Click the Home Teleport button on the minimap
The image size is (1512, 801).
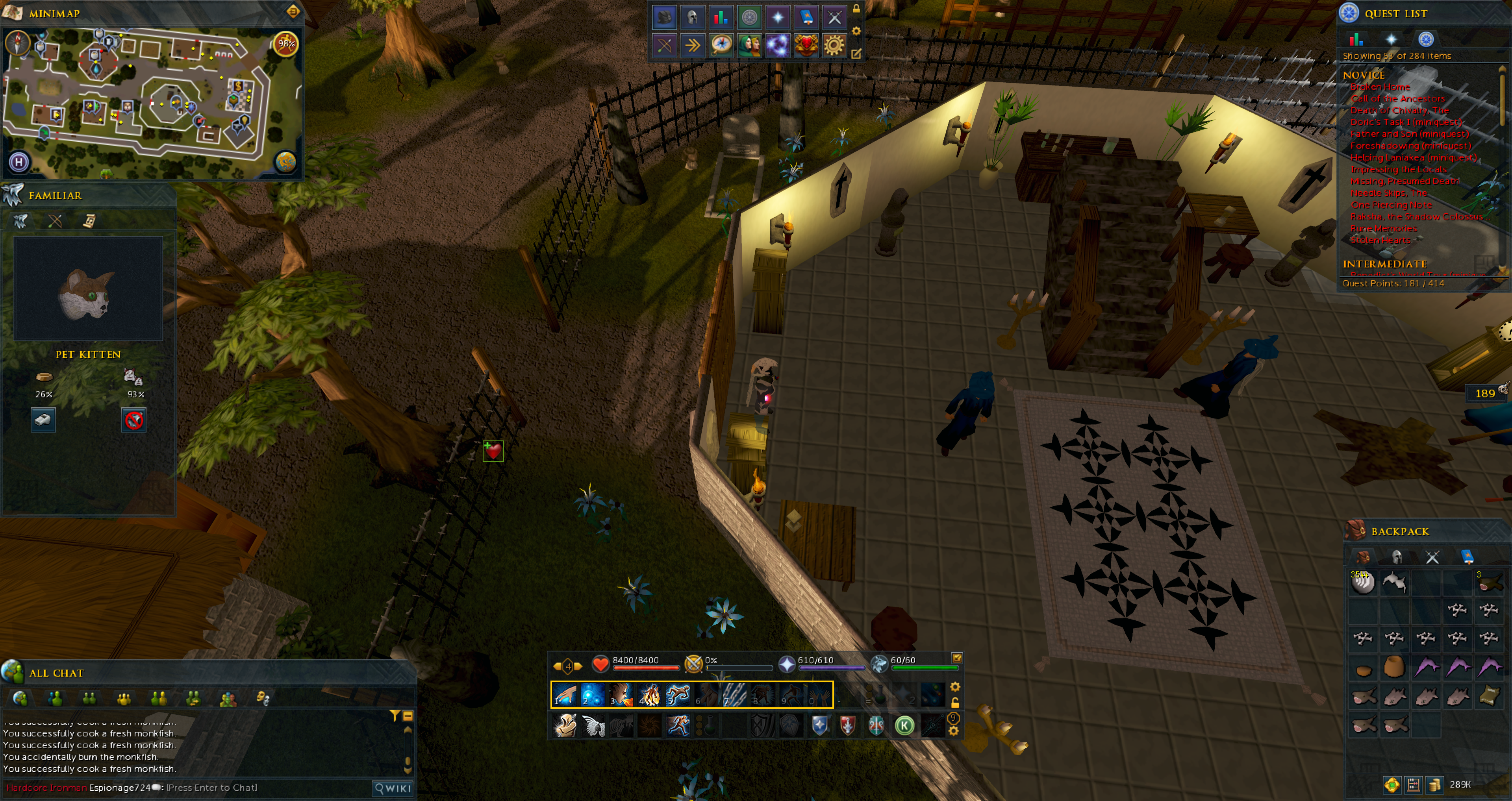tap(19, 161)
